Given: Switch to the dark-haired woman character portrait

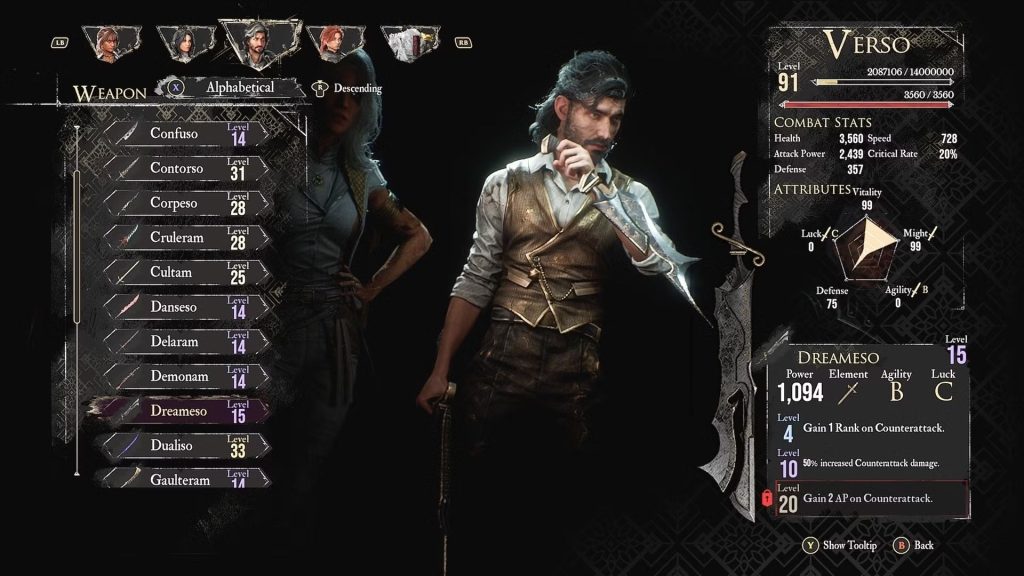Looking at the screenshot, I should tap(184, 42).
